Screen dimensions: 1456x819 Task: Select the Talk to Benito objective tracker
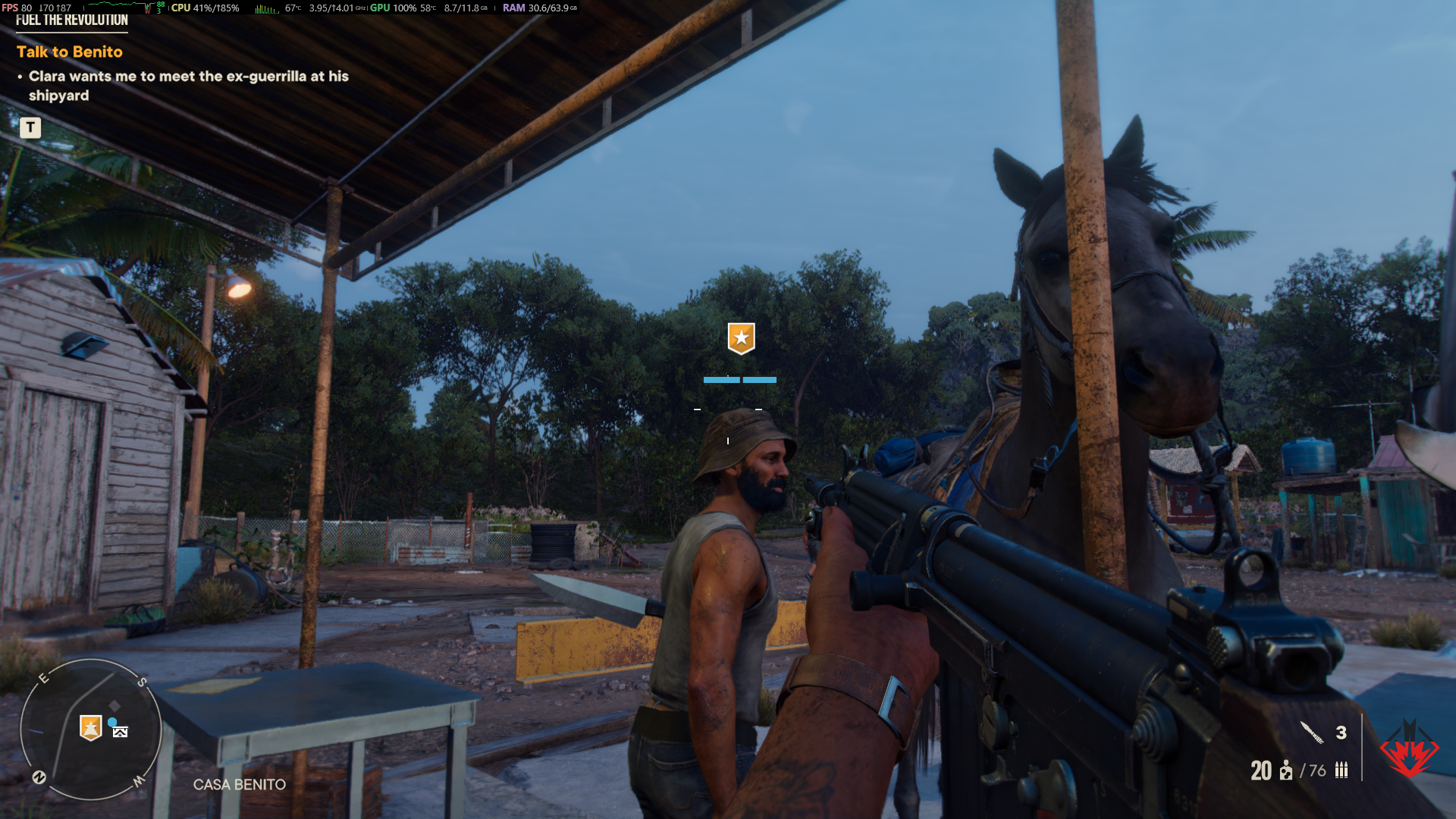pos(70,52)
